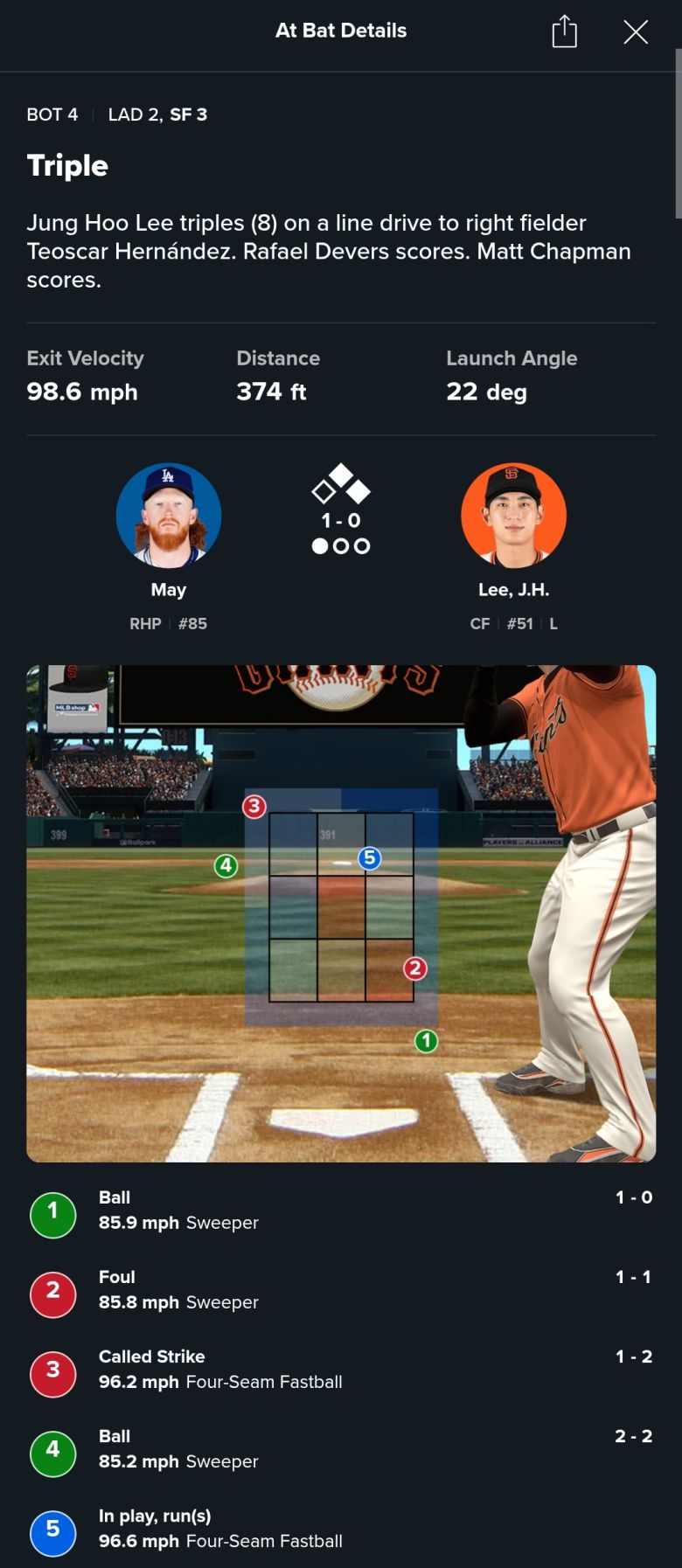The image size is (682, 1568).
Task: Open pitcher May's player photo
Action: [169, 516]
